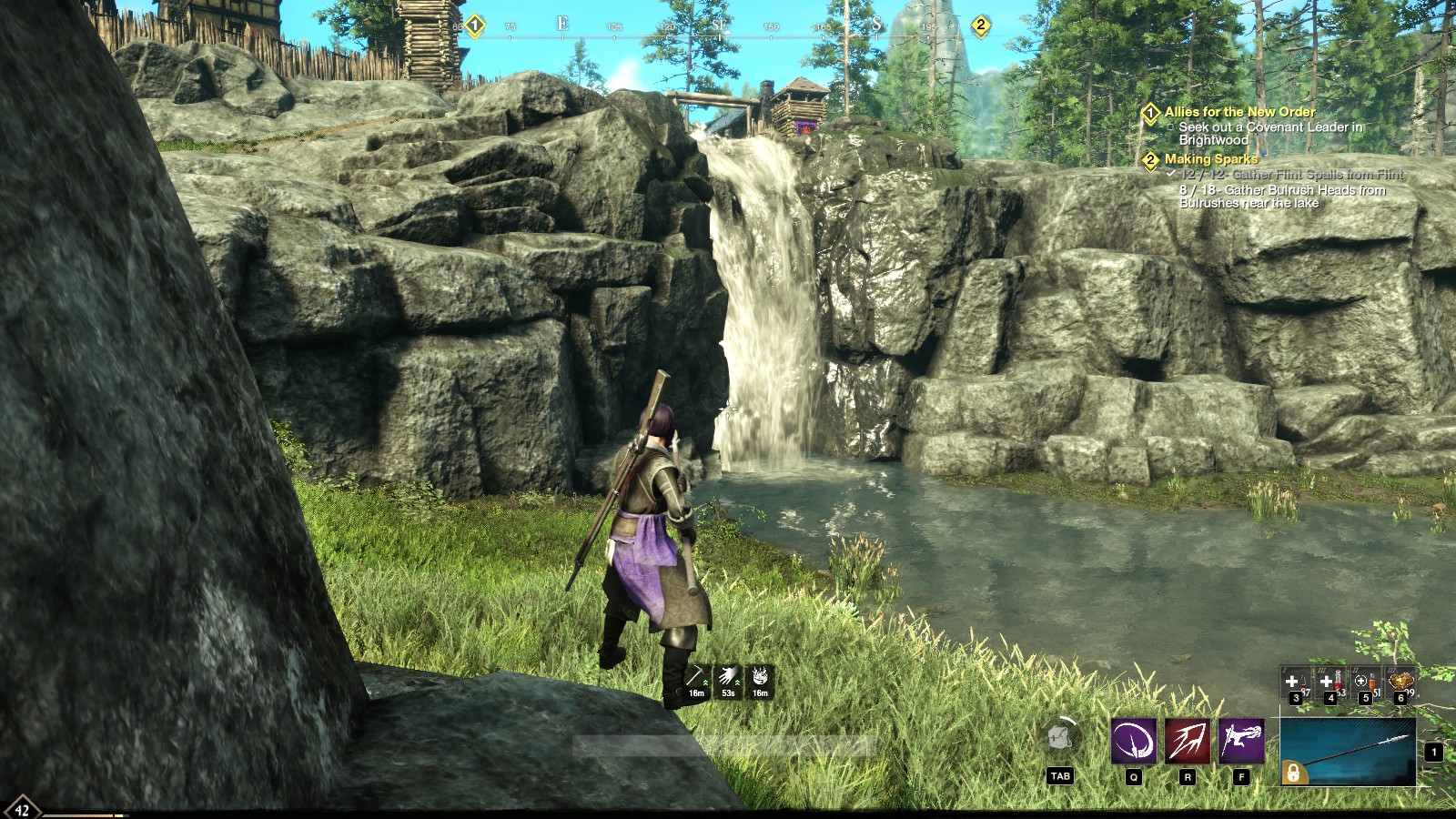This screenshot has width=1456, height=819.
Task: Use the large red potion in slot 4
Action: point(1330,682)
